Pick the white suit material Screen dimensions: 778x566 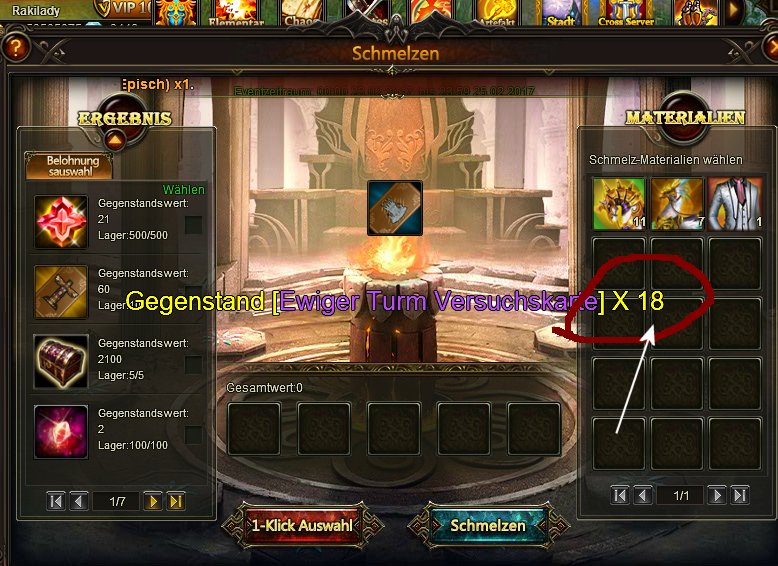(x=735, y=203)
